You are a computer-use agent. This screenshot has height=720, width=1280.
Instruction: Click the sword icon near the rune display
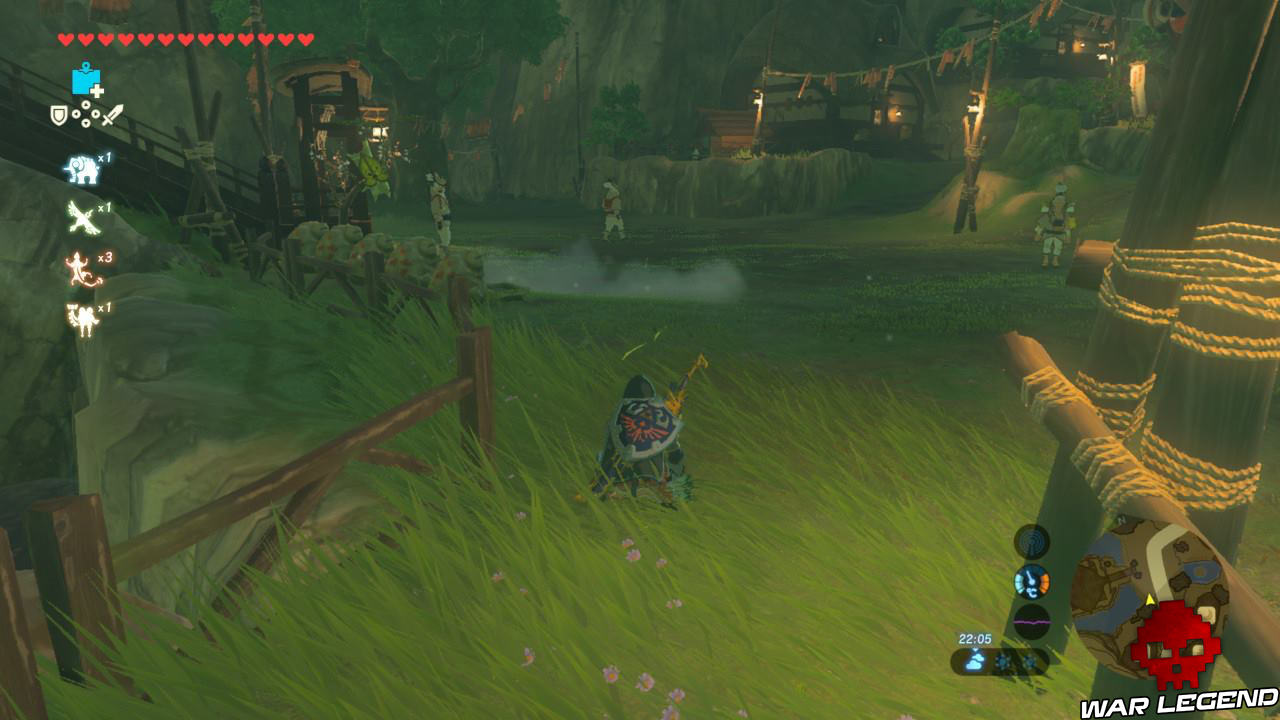click(111, 115)
